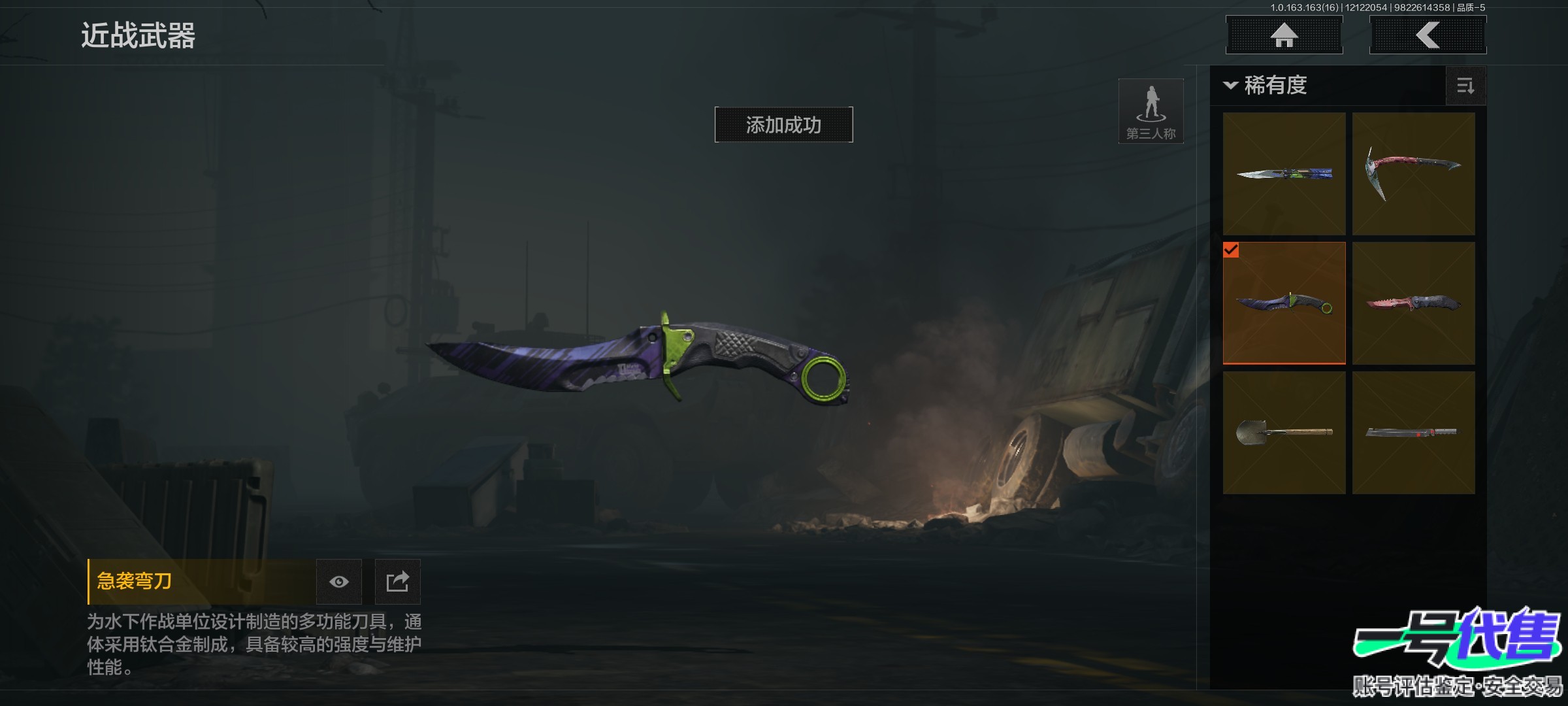Open the 稀有度 sort dropdown
This screenshot has width=1568, height=706.
click(1266, 86)
